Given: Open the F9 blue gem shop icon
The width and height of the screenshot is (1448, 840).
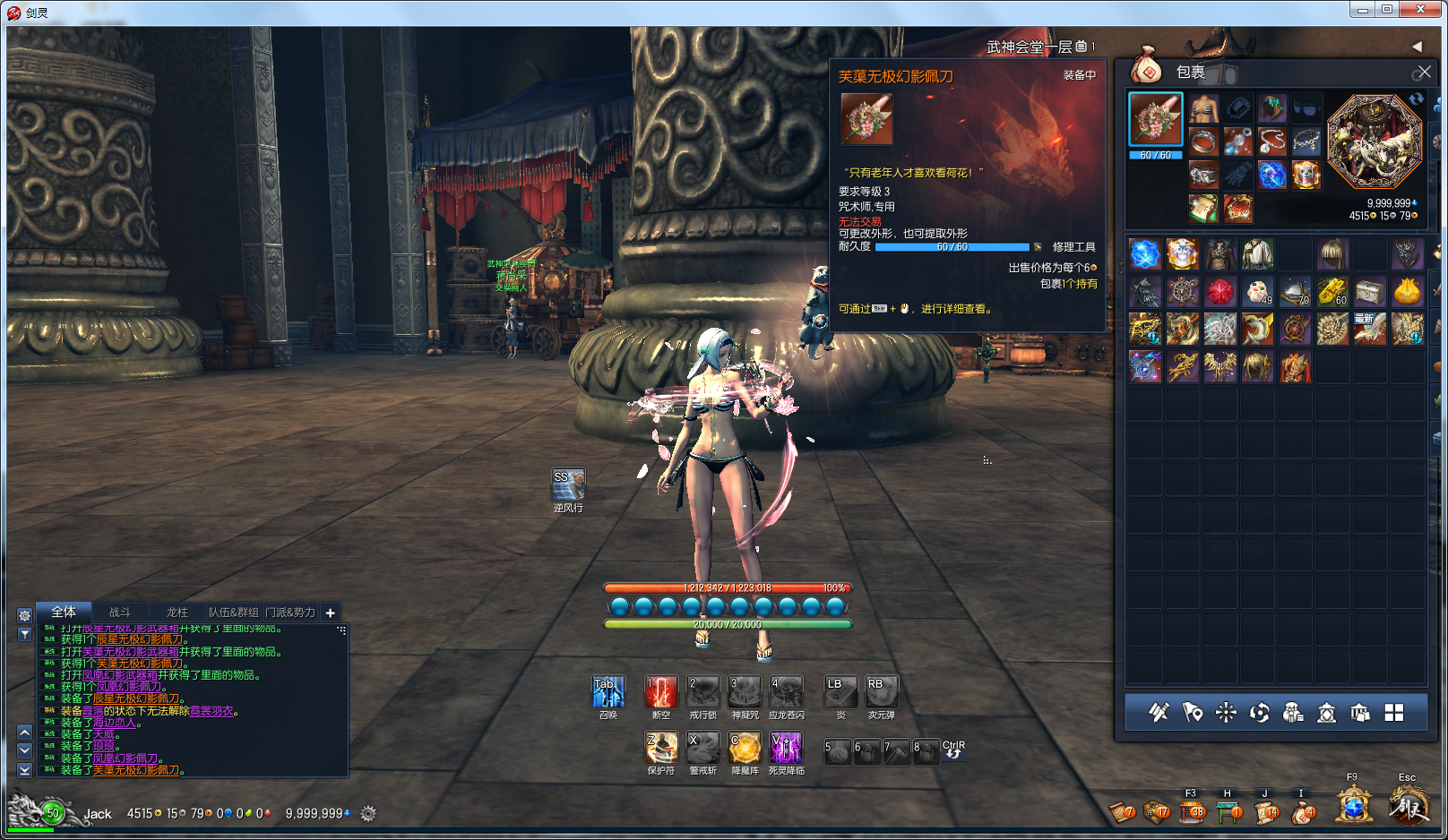Looking at the screenshot, I should 1354,806.
